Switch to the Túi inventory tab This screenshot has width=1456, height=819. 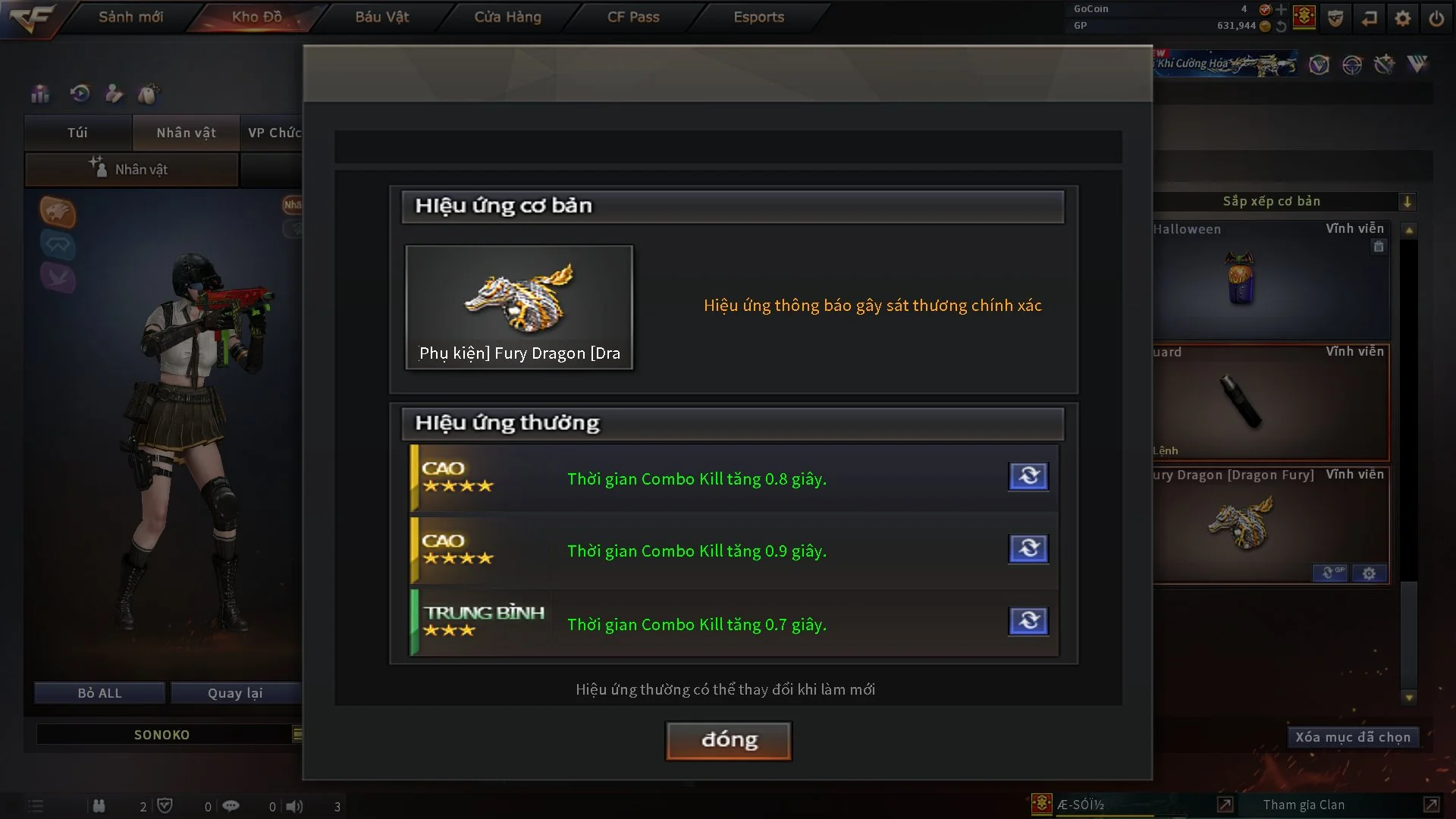(x=77, y=133)
